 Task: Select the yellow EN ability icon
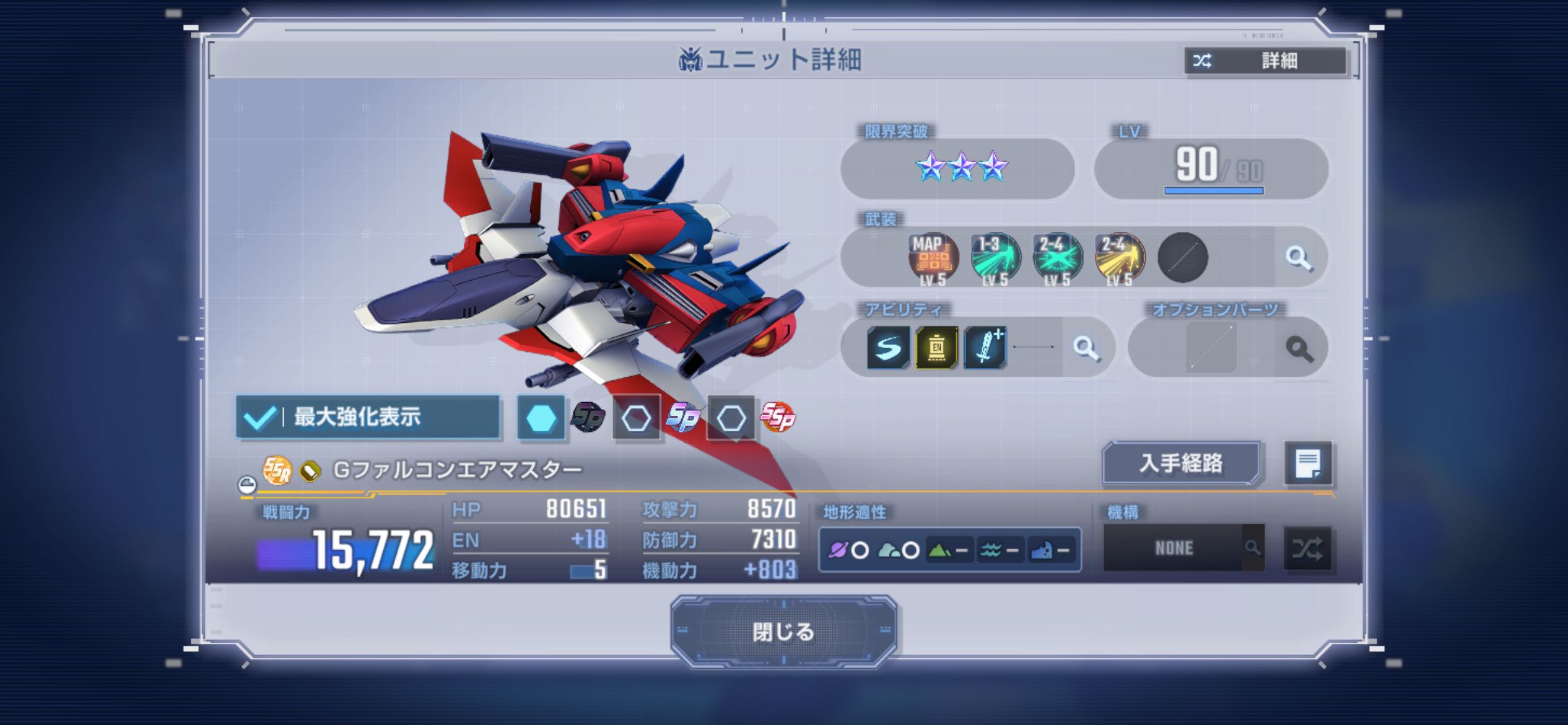[936, 348]
